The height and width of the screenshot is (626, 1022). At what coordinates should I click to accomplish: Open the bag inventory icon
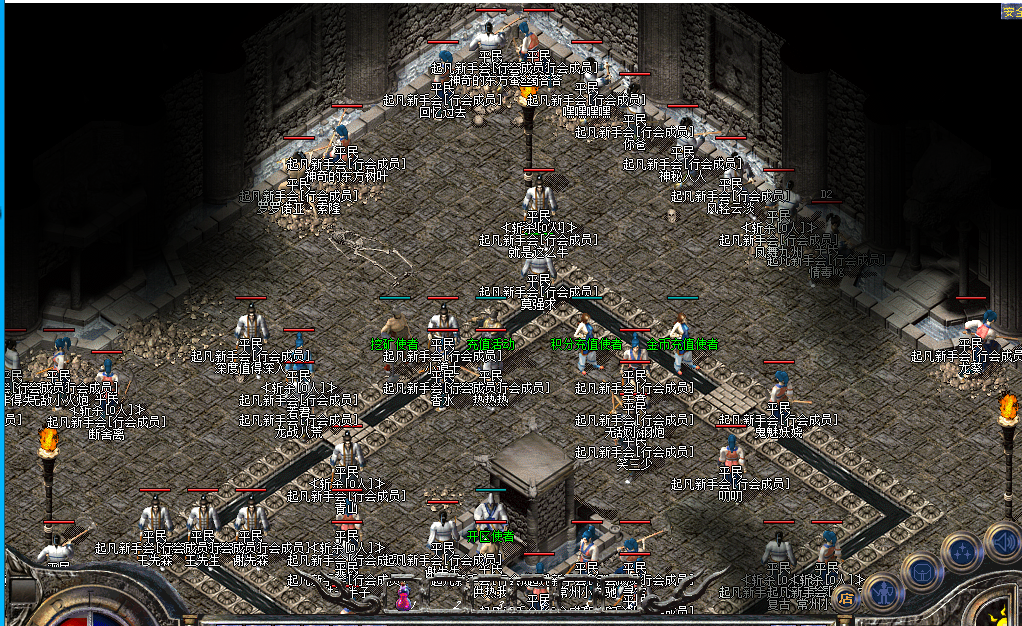[921, 572]
